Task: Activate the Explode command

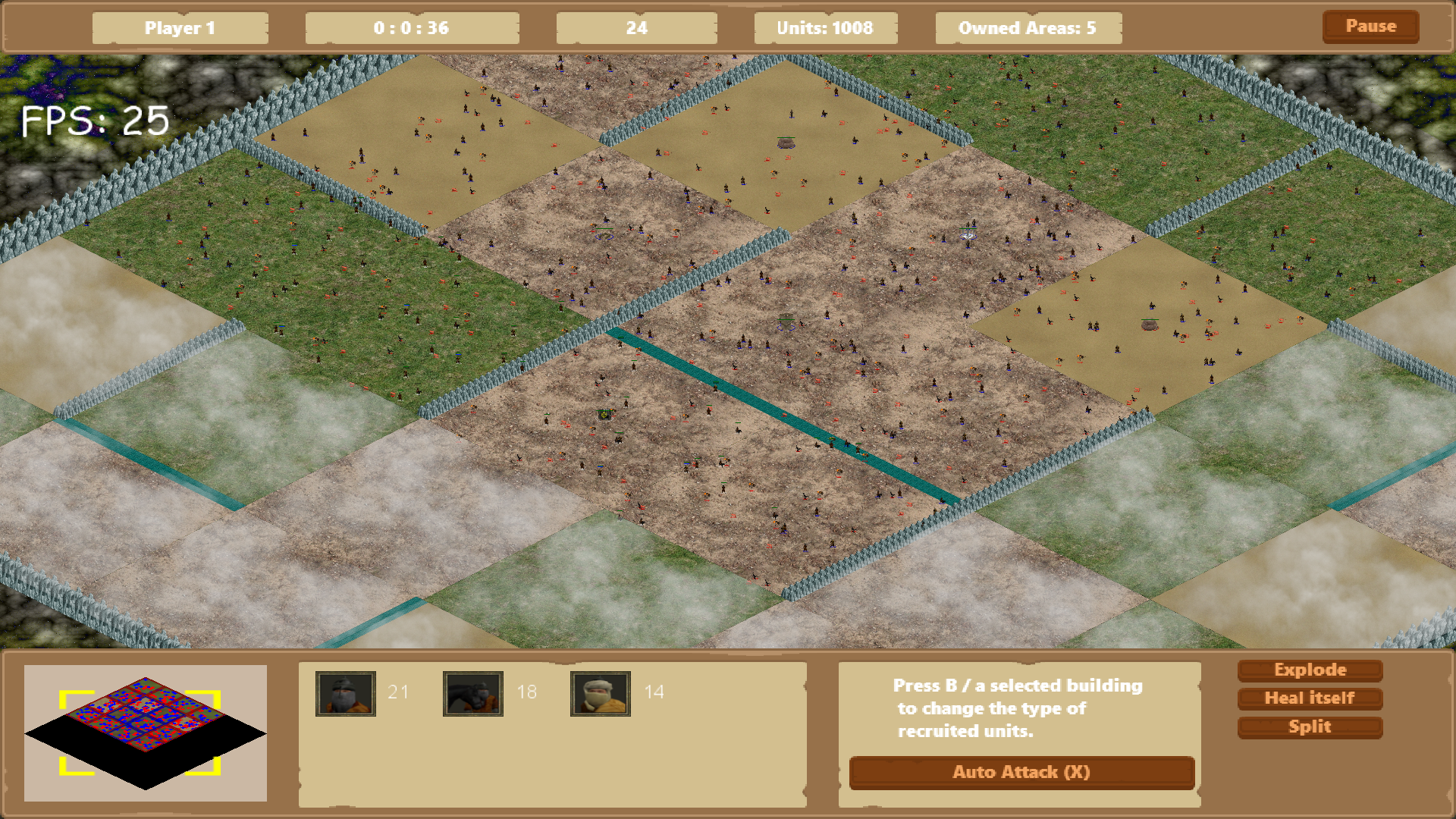Action: (1310, 670)
